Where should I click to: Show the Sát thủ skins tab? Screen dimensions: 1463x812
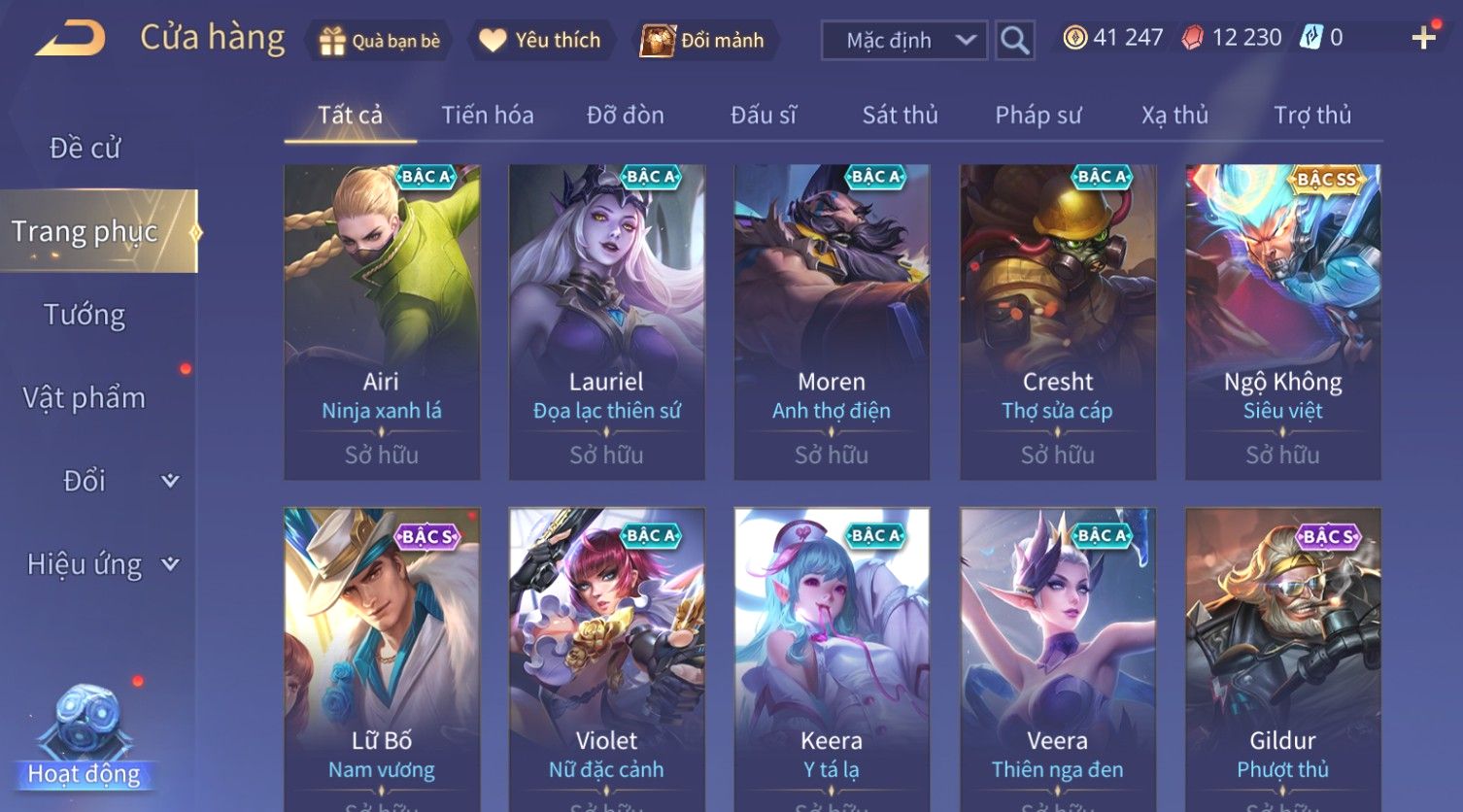tap(900, 116)
